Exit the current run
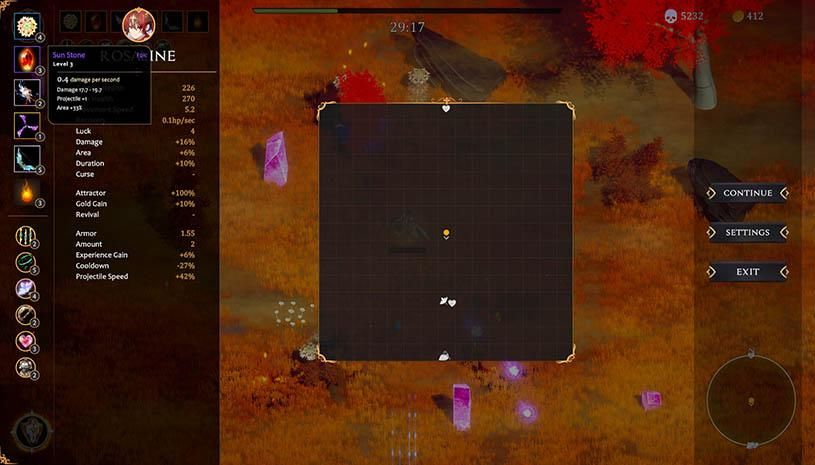The width and height of the screenshot is (815, 465). (747, 271)
